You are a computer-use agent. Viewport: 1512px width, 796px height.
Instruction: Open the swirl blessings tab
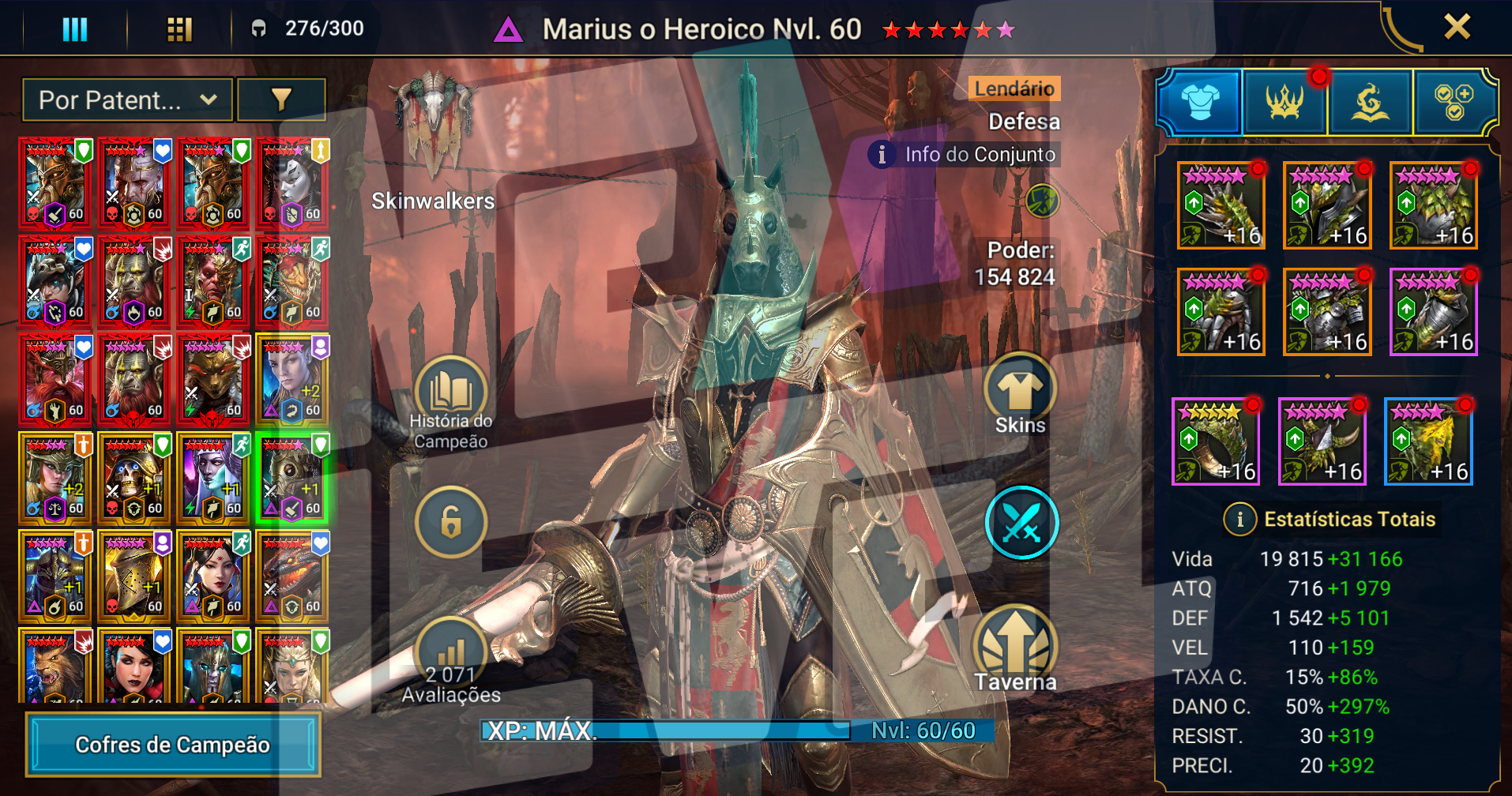(x=1370, y=103)
